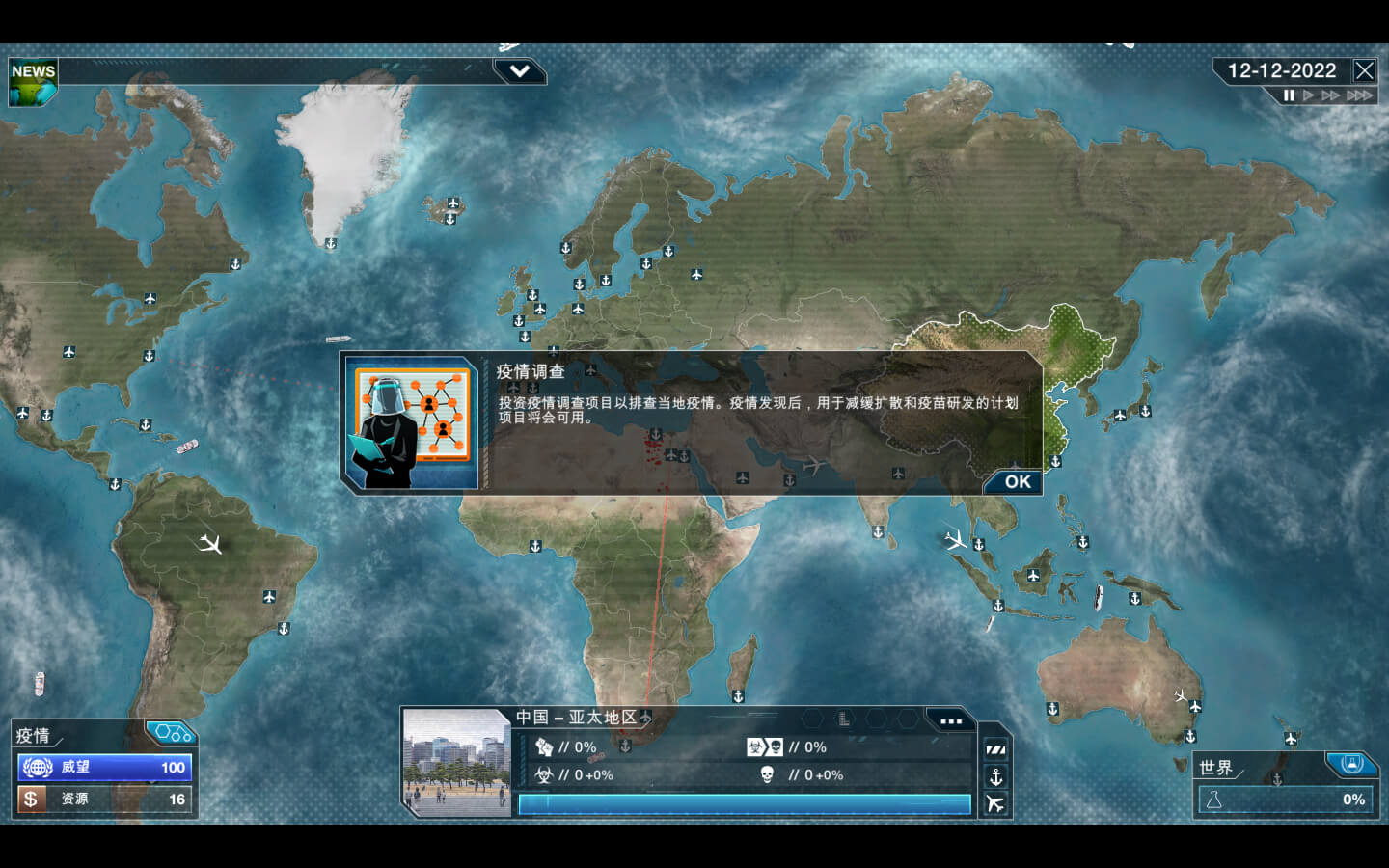
Task: Open the 世界 world panel button
Action: click(x=1350, y=765)
